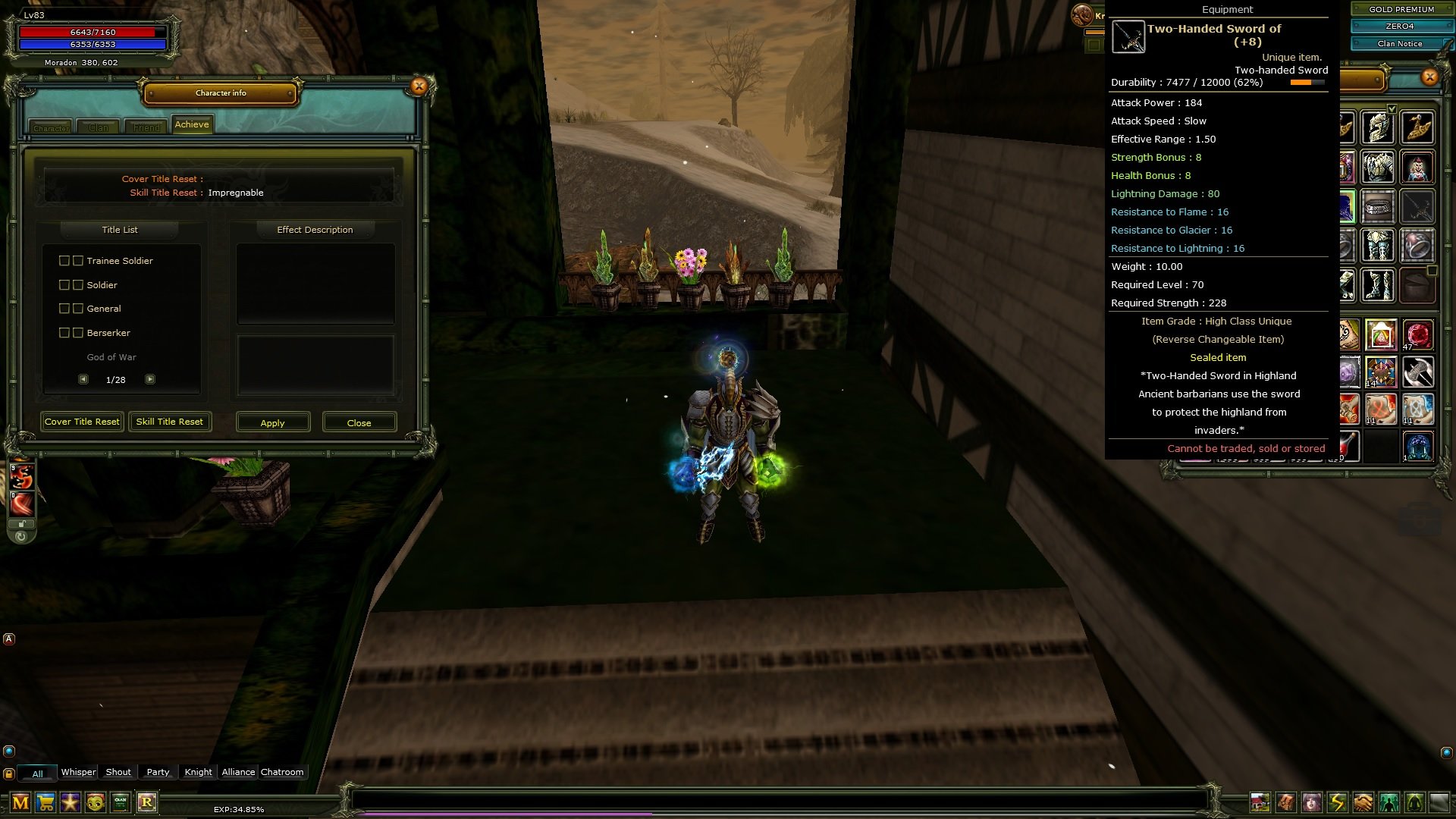Check the Trainee Soldier title checkbox
The height and width of the screenshot is (819, 1456).
click(64, 260)
